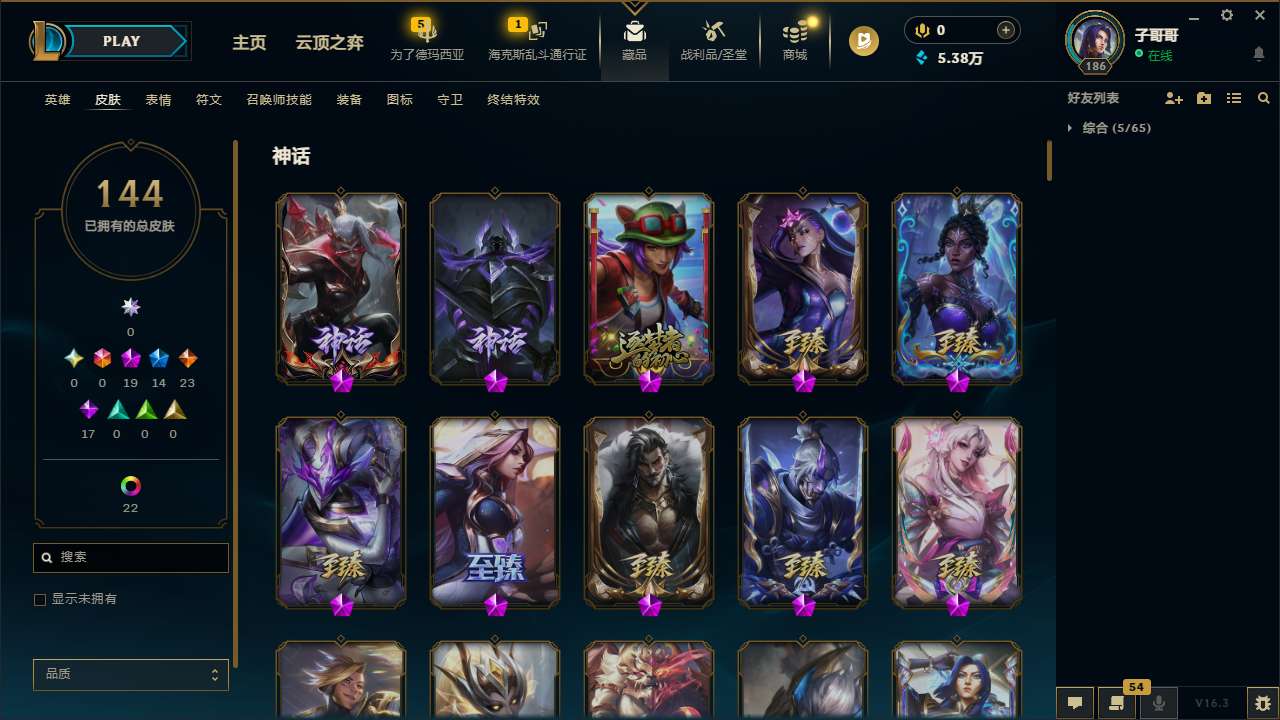Open the client settings gear

click(x=1226, y=15)
